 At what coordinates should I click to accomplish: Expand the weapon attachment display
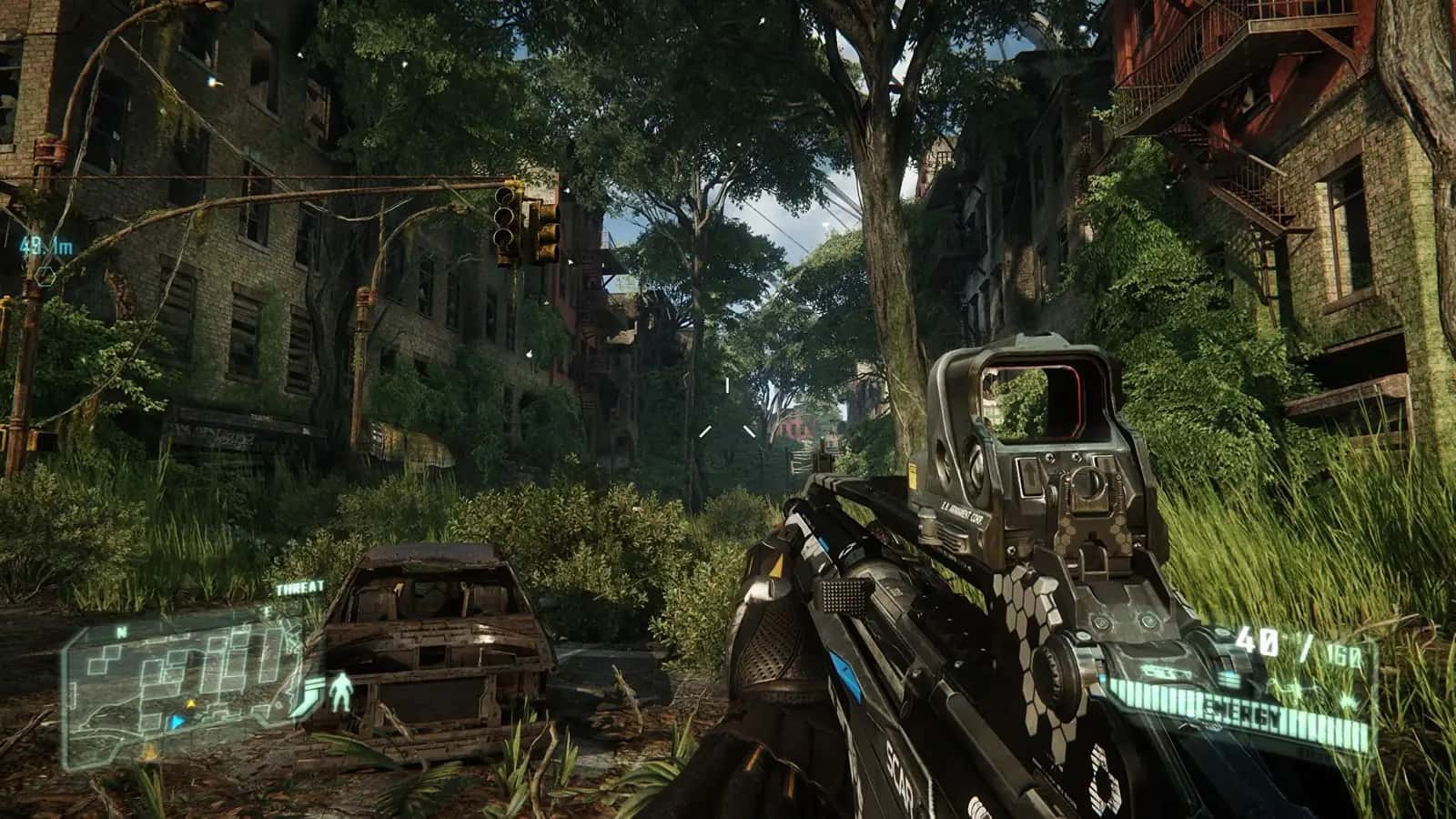click(1167, 672)
